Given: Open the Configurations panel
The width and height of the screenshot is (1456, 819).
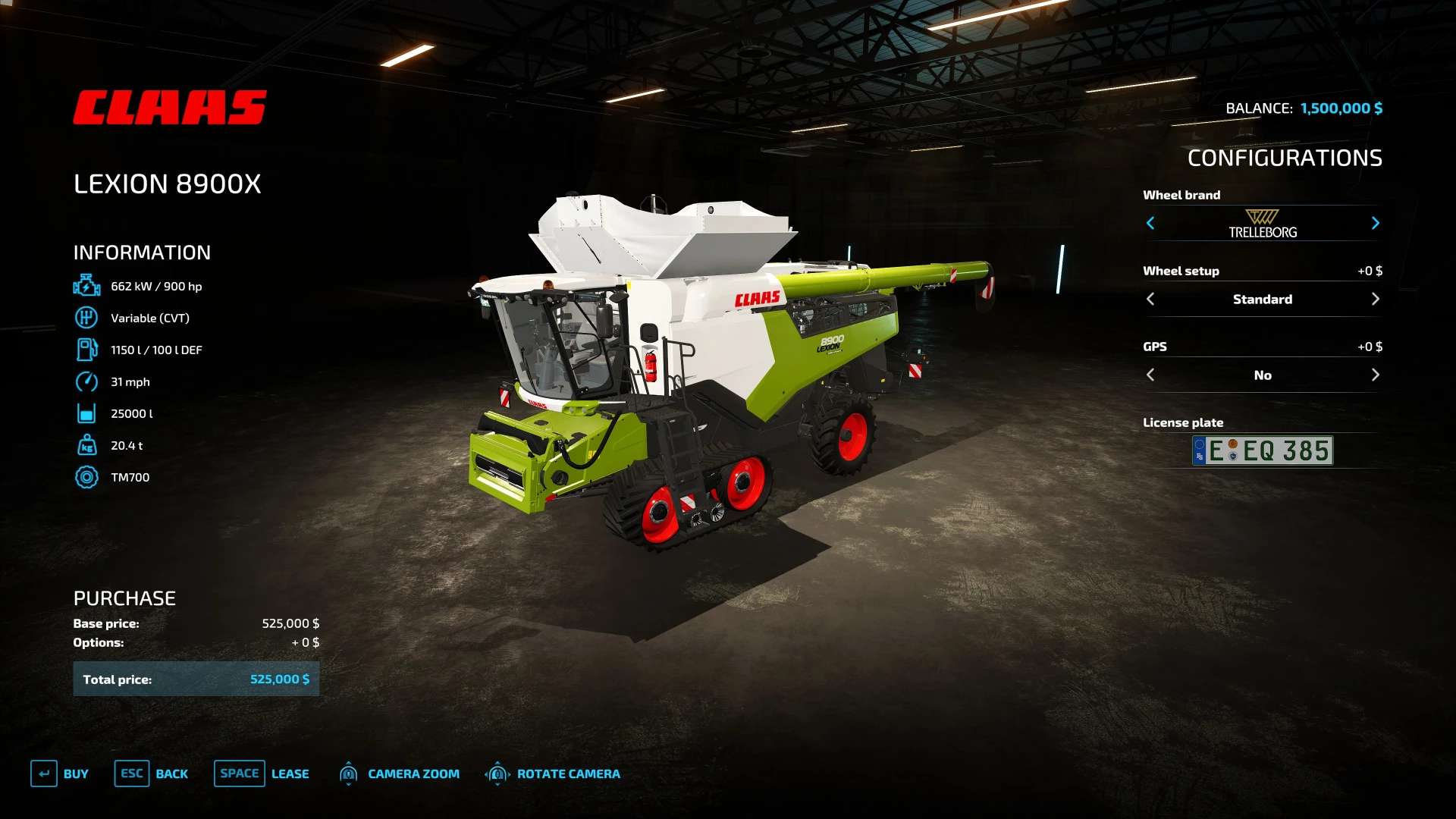Looking at the screenshot, I should (1285, 158).
